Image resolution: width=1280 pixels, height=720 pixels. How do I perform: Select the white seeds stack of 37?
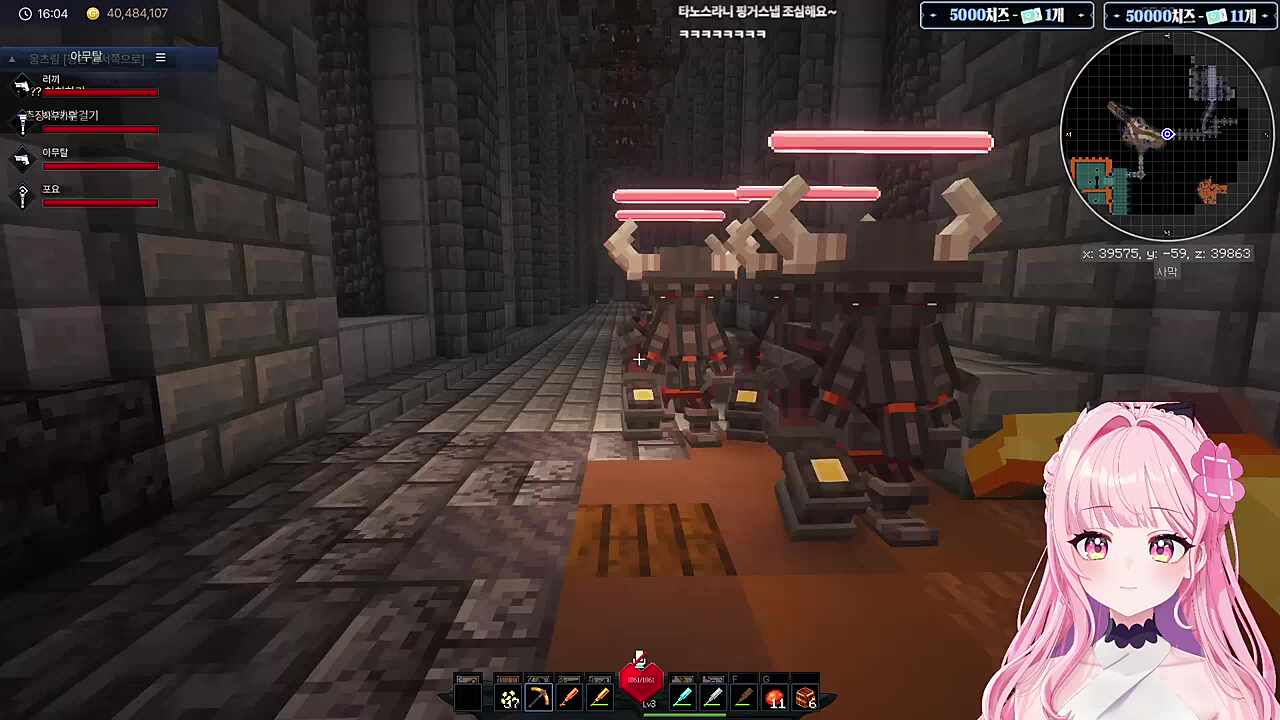click(509, 697)
